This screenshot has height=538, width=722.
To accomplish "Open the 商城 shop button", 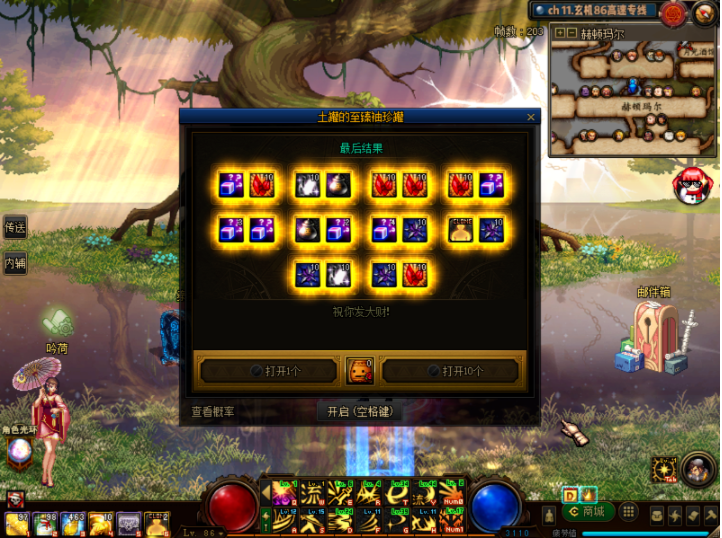I will [x=589, y=512].
